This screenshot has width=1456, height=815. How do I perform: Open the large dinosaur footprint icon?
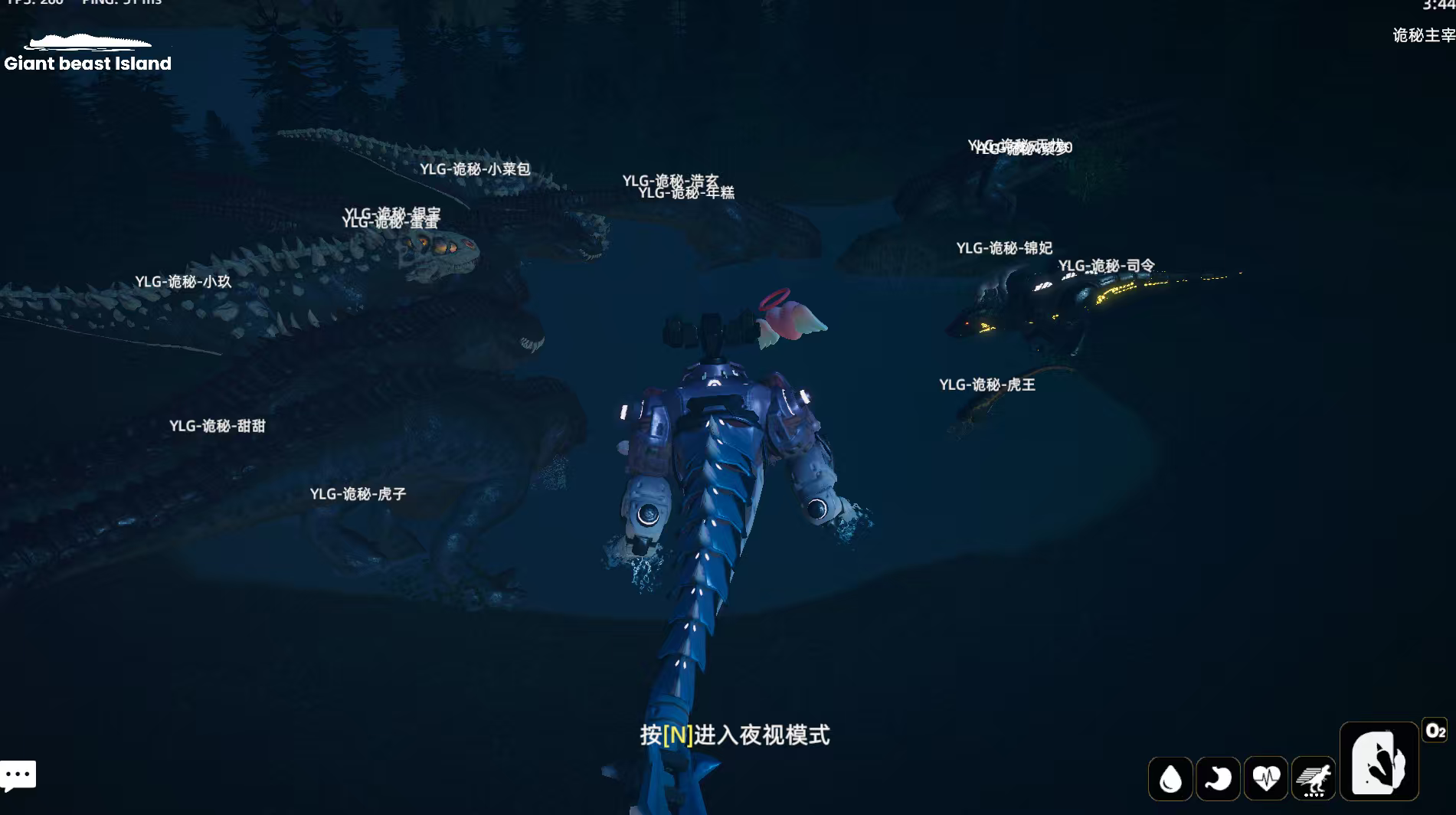click(1379, 762)
